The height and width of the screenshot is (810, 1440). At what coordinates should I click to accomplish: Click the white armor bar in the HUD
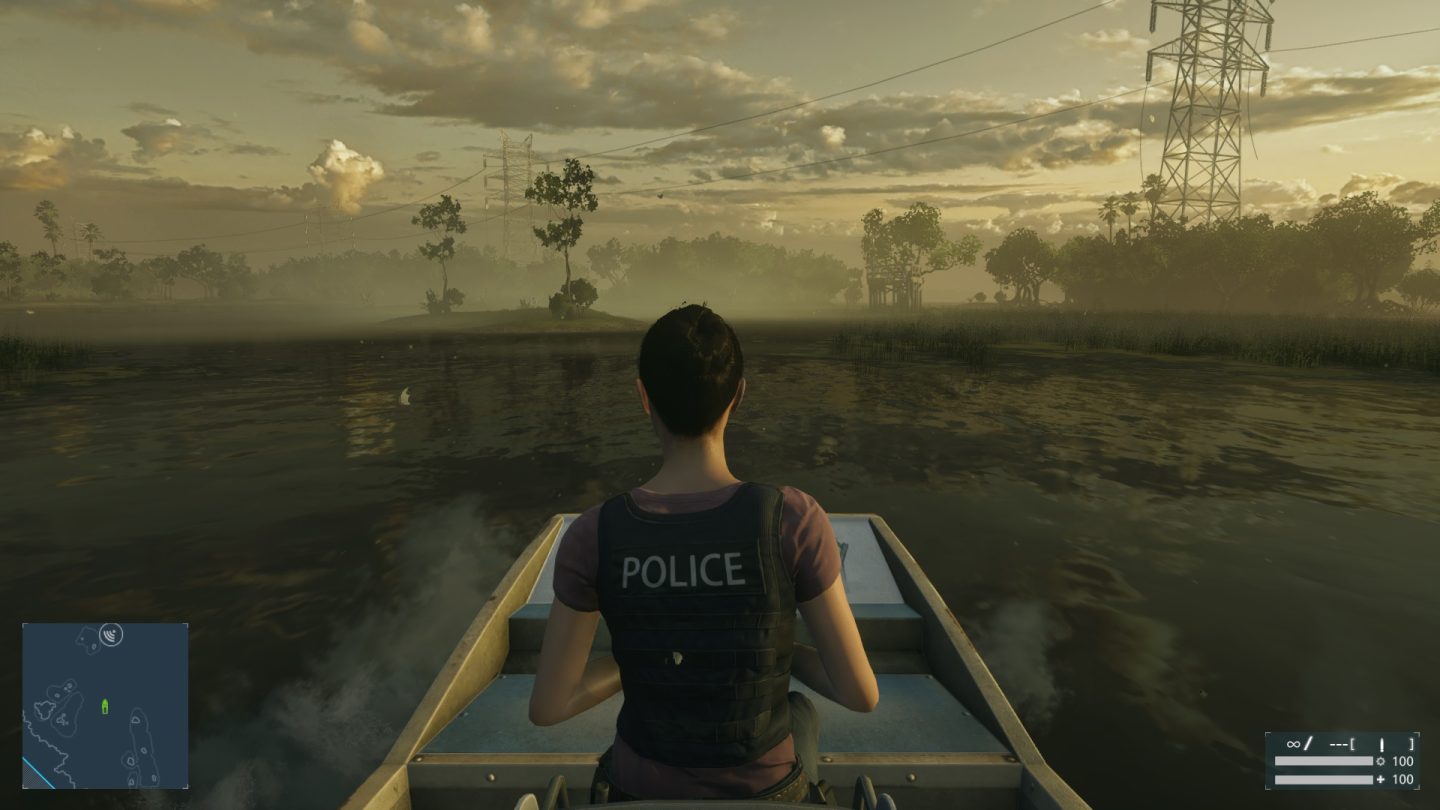pos(1323,761)
